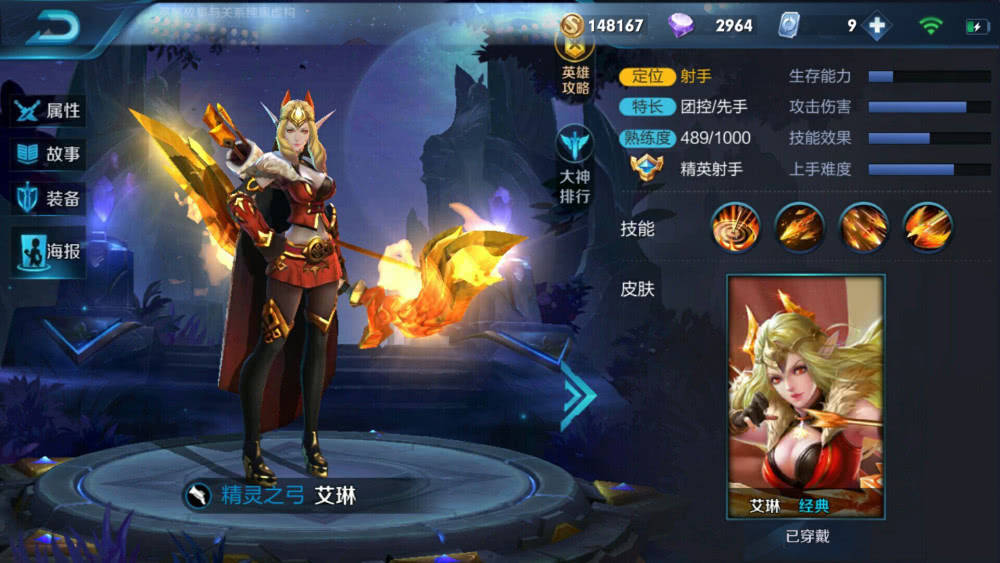1000x563 pixels.
Task: Click the cyan double-chevron arrow beside hero
Action: click(579, 396)
